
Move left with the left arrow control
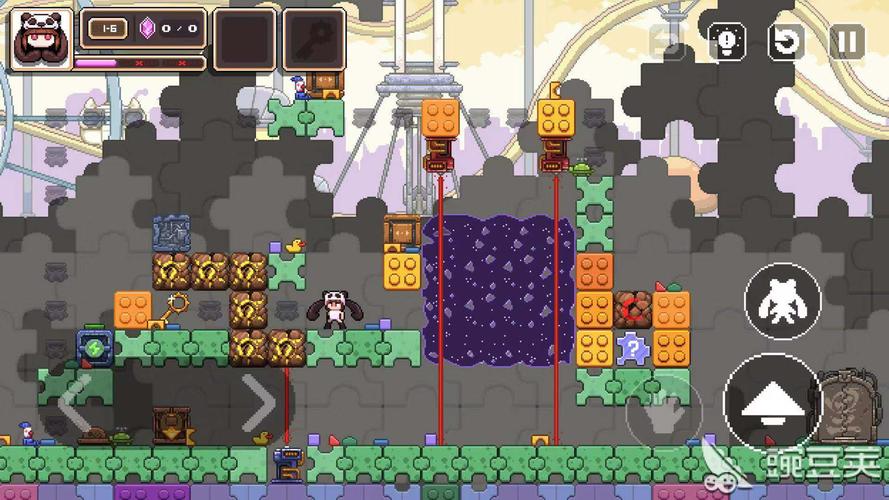tap(76, 404)
